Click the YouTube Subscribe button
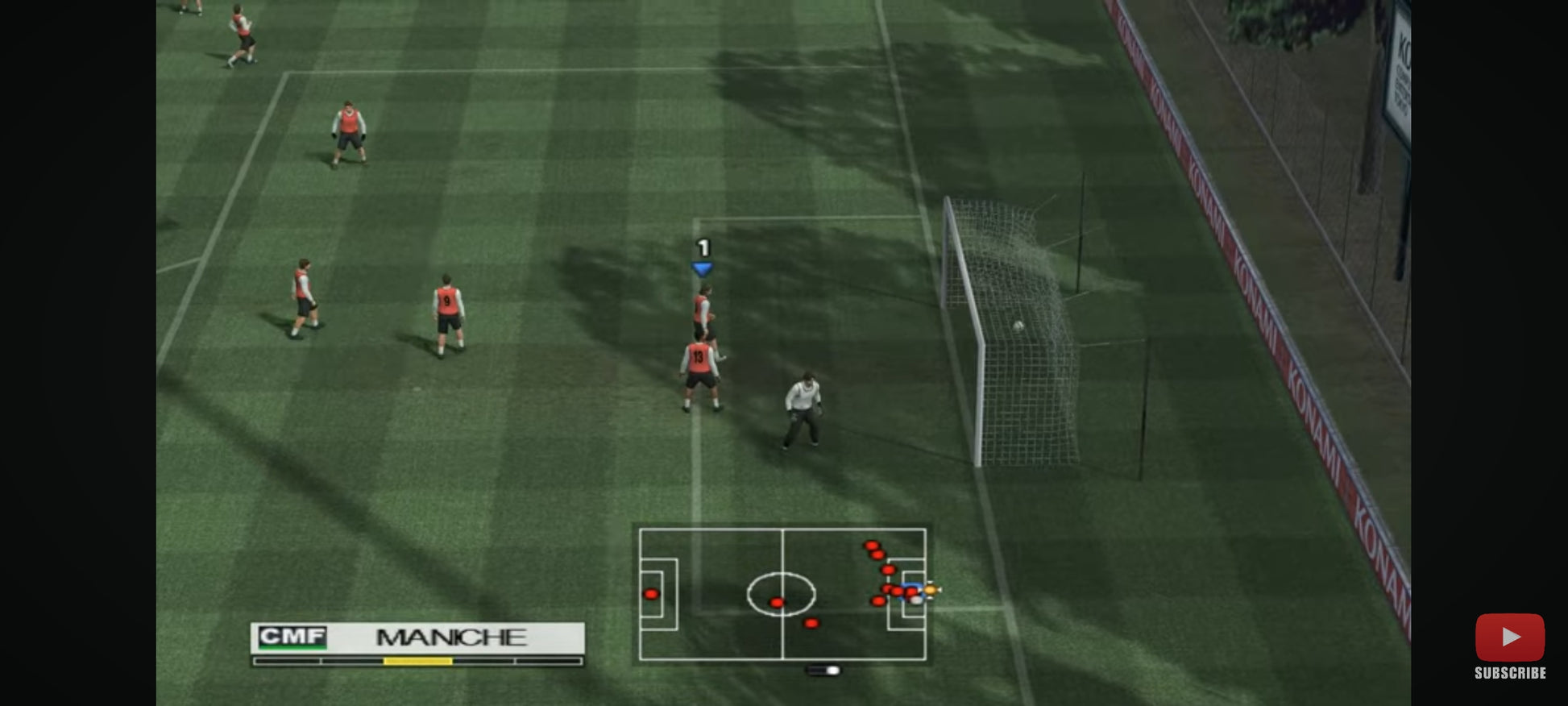Image resolution: width=1568 pixels, height=706 pixels. point(1509,646)
